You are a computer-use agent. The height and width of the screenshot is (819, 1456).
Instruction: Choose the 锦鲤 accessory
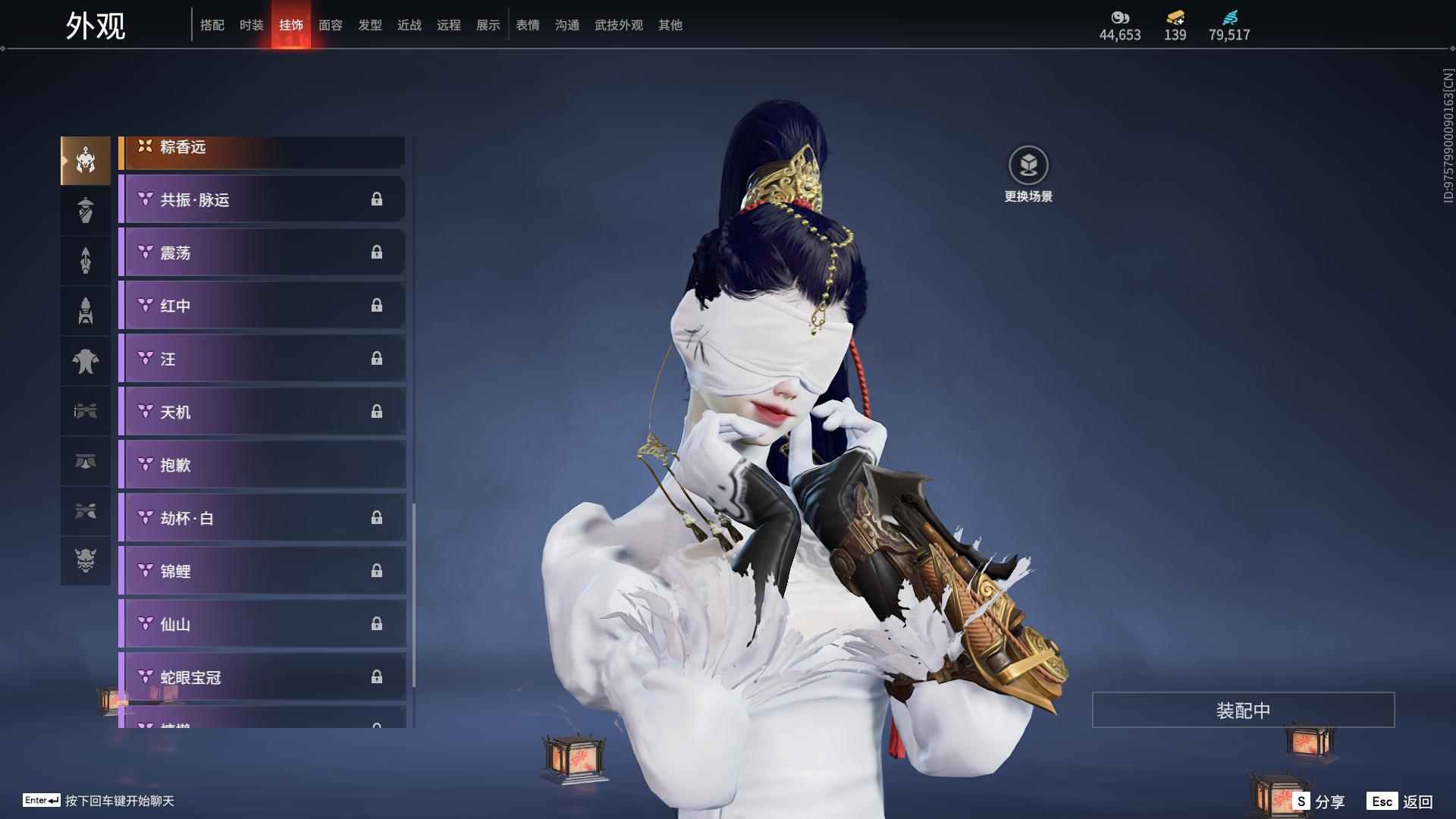pyautogui.click(x=262, y=571)
